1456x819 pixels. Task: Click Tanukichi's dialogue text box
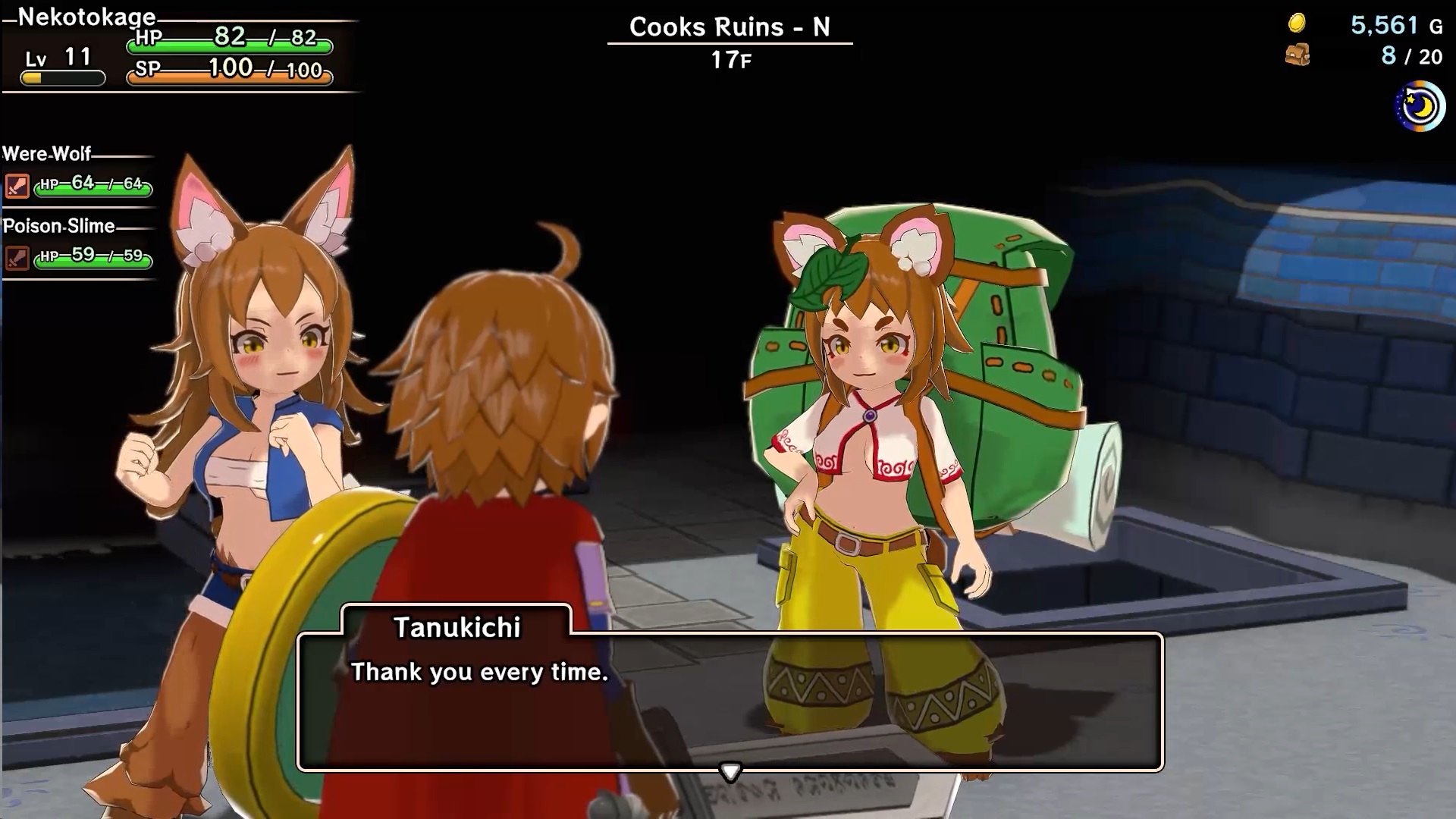tap(730, 701)
